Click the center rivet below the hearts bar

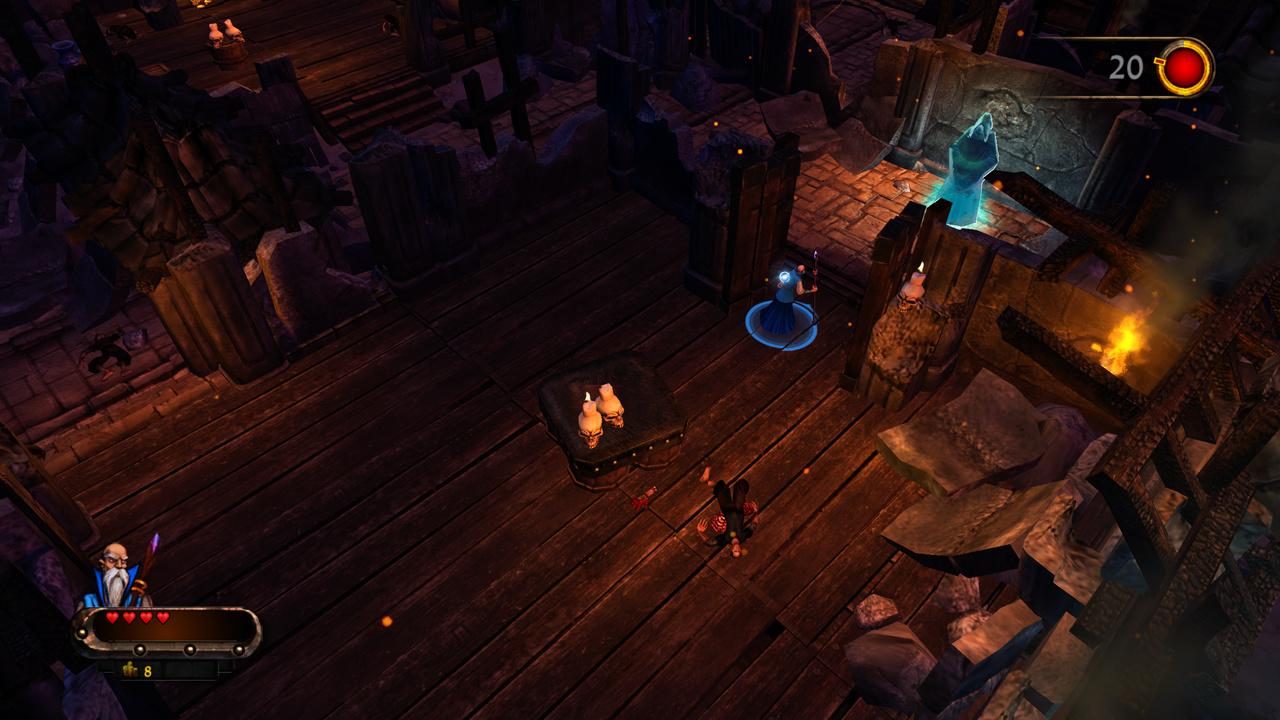[x=188, y=649]
